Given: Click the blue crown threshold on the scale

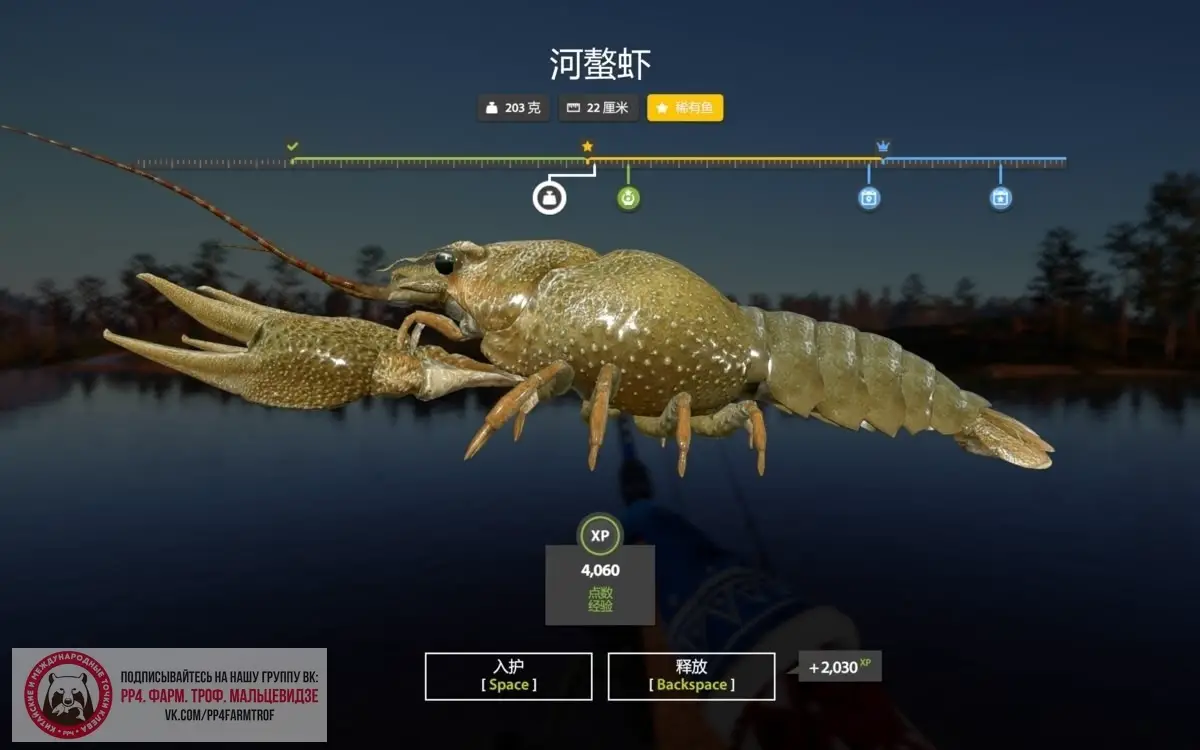Looking at the screenshot, I should coord(883,146).
